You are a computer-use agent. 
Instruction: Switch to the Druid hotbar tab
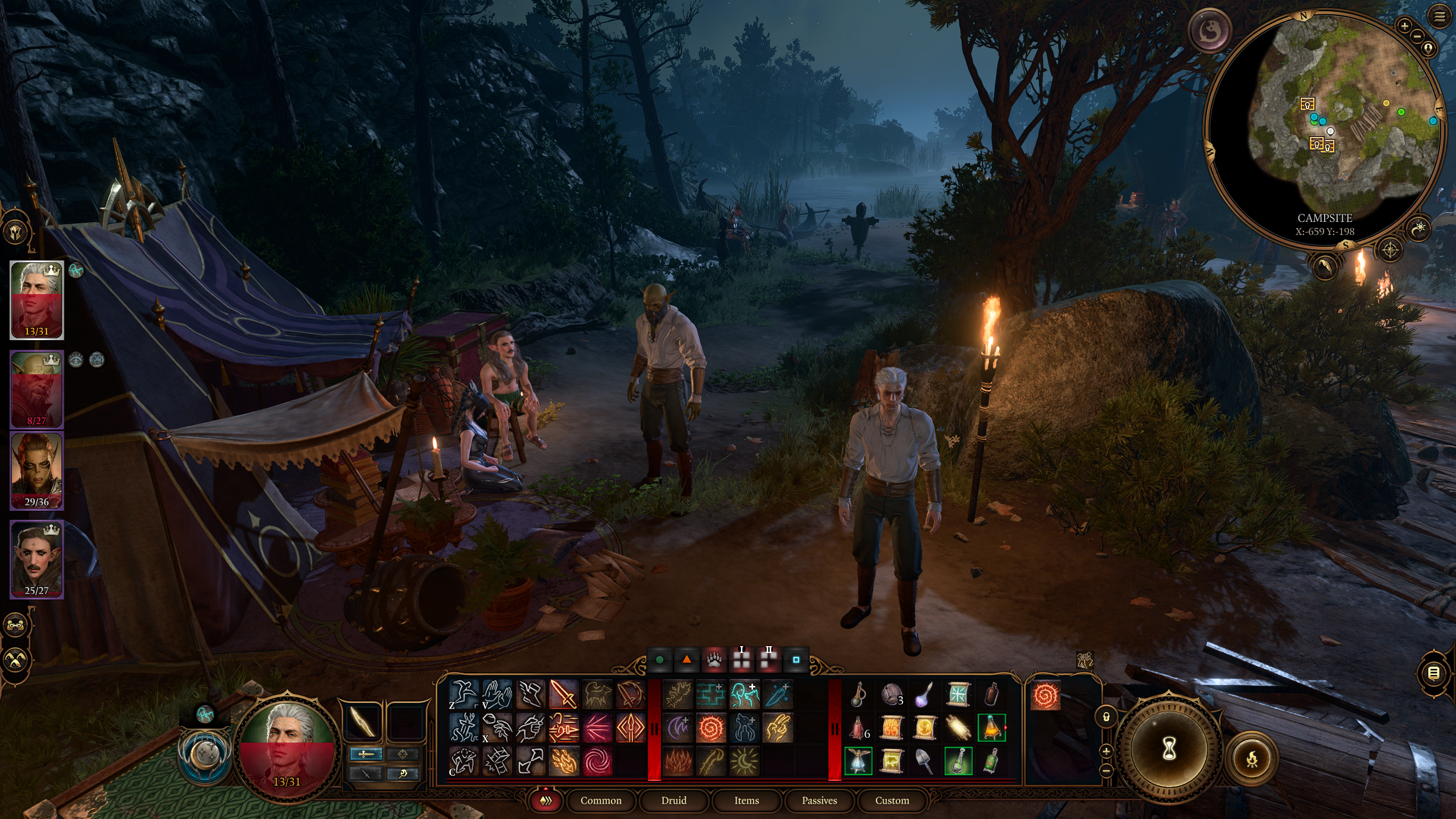point(674,800)
